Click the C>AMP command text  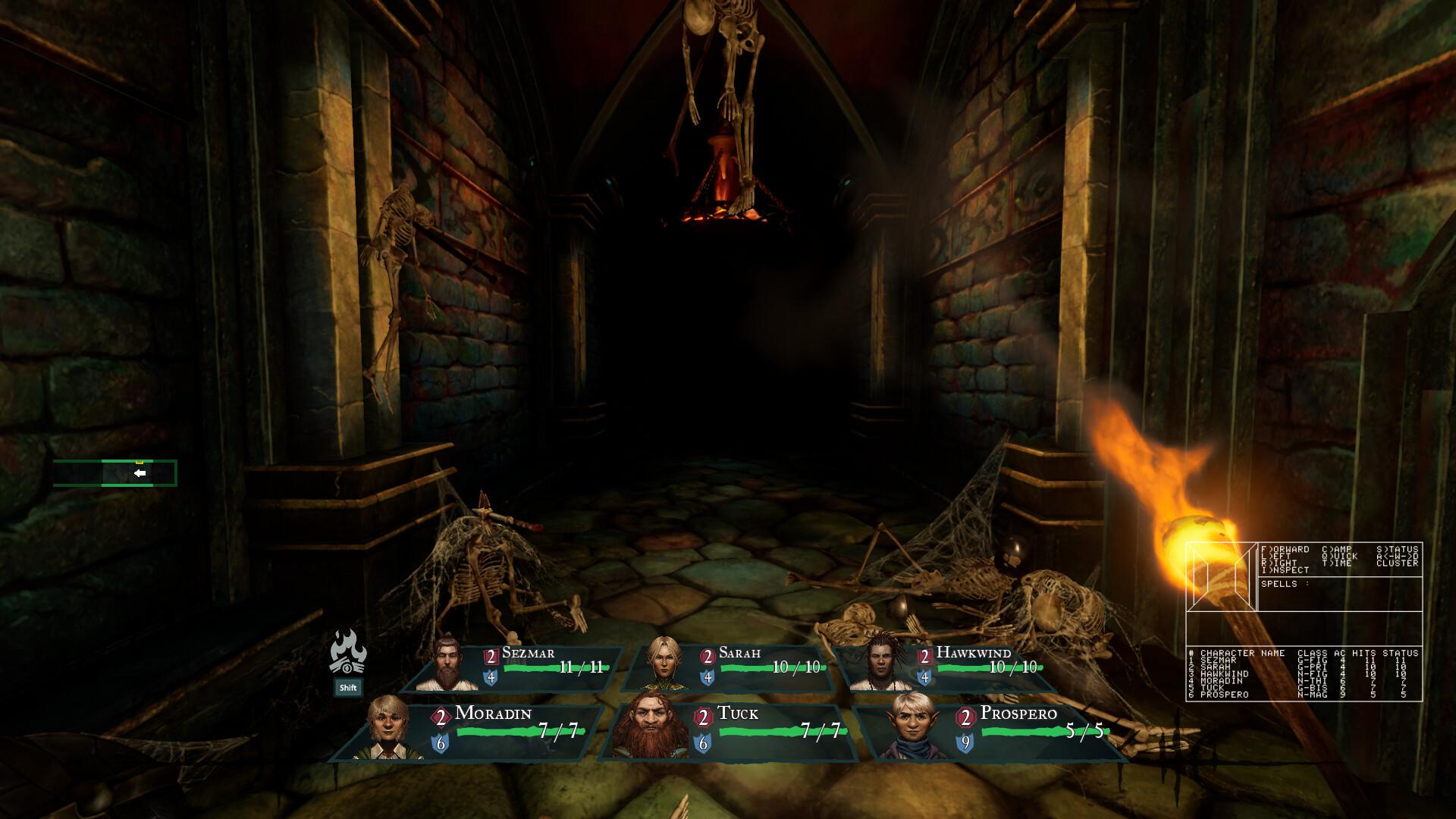pos(1338,548)
